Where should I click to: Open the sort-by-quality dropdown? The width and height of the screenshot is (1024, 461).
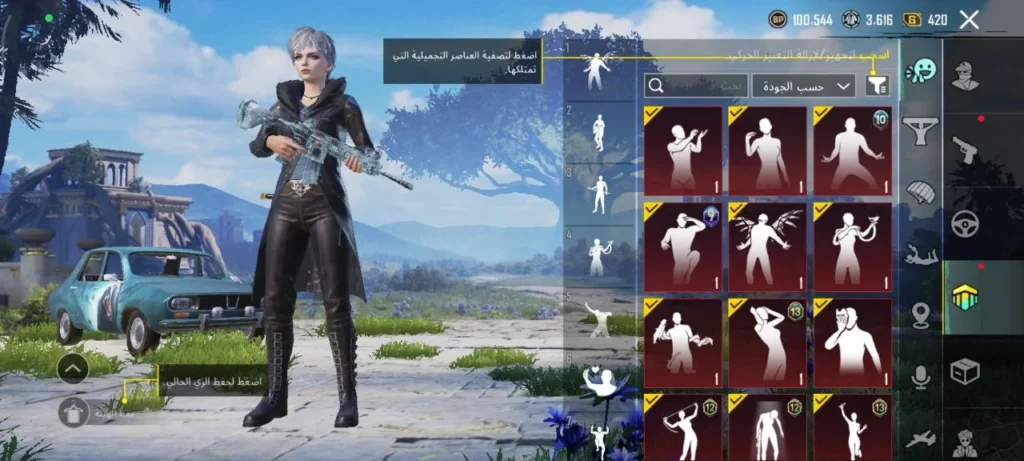pos(803,86)
